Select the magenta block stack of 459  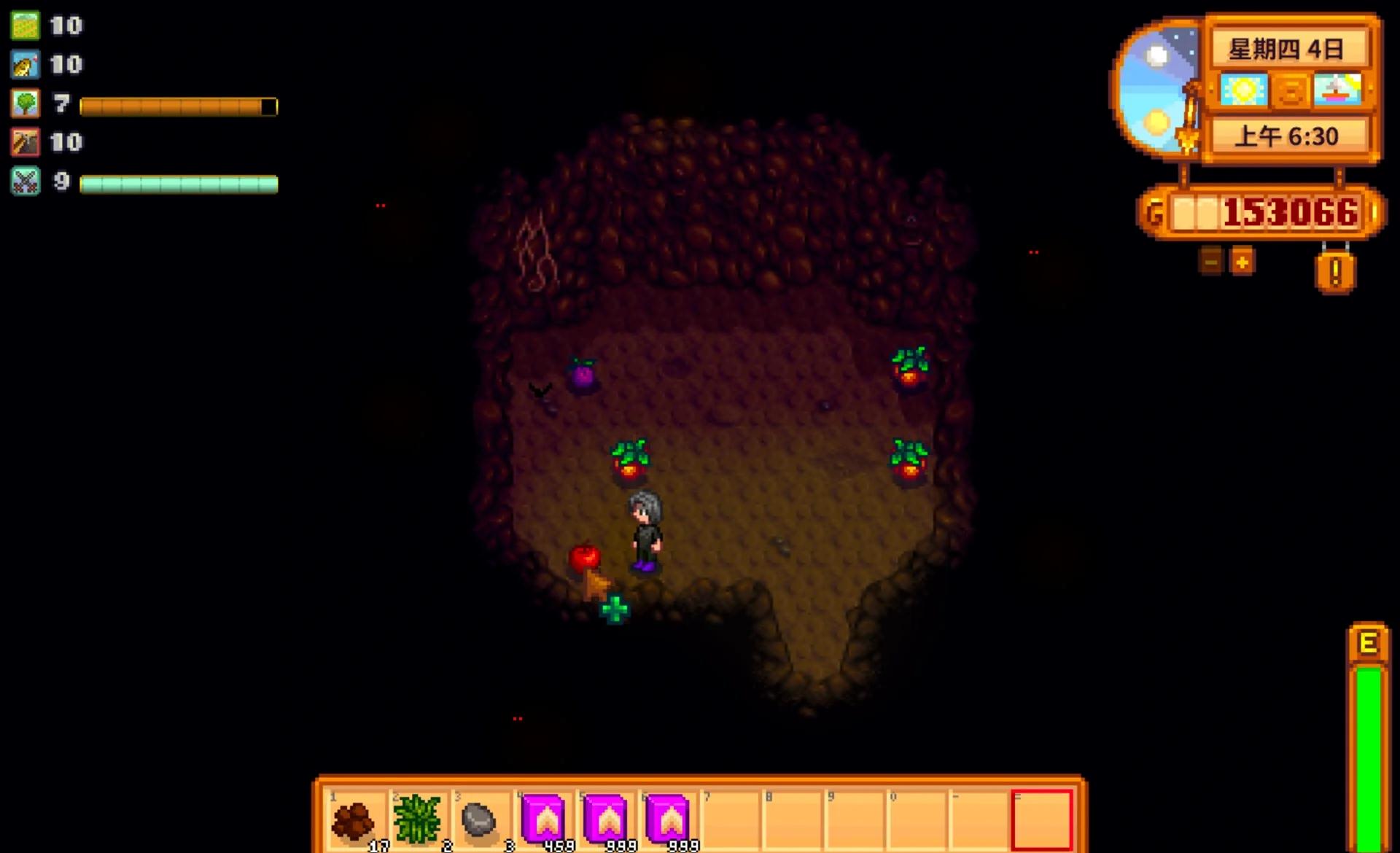point(543,819)
